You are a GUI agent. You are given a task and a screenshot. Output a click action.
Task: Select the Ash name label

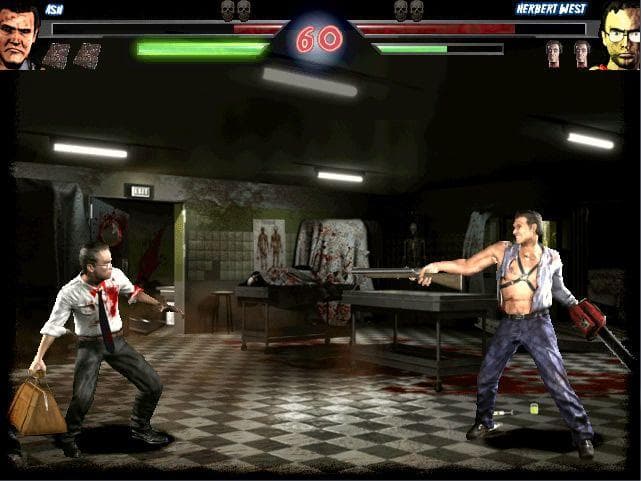pos(53,9)
